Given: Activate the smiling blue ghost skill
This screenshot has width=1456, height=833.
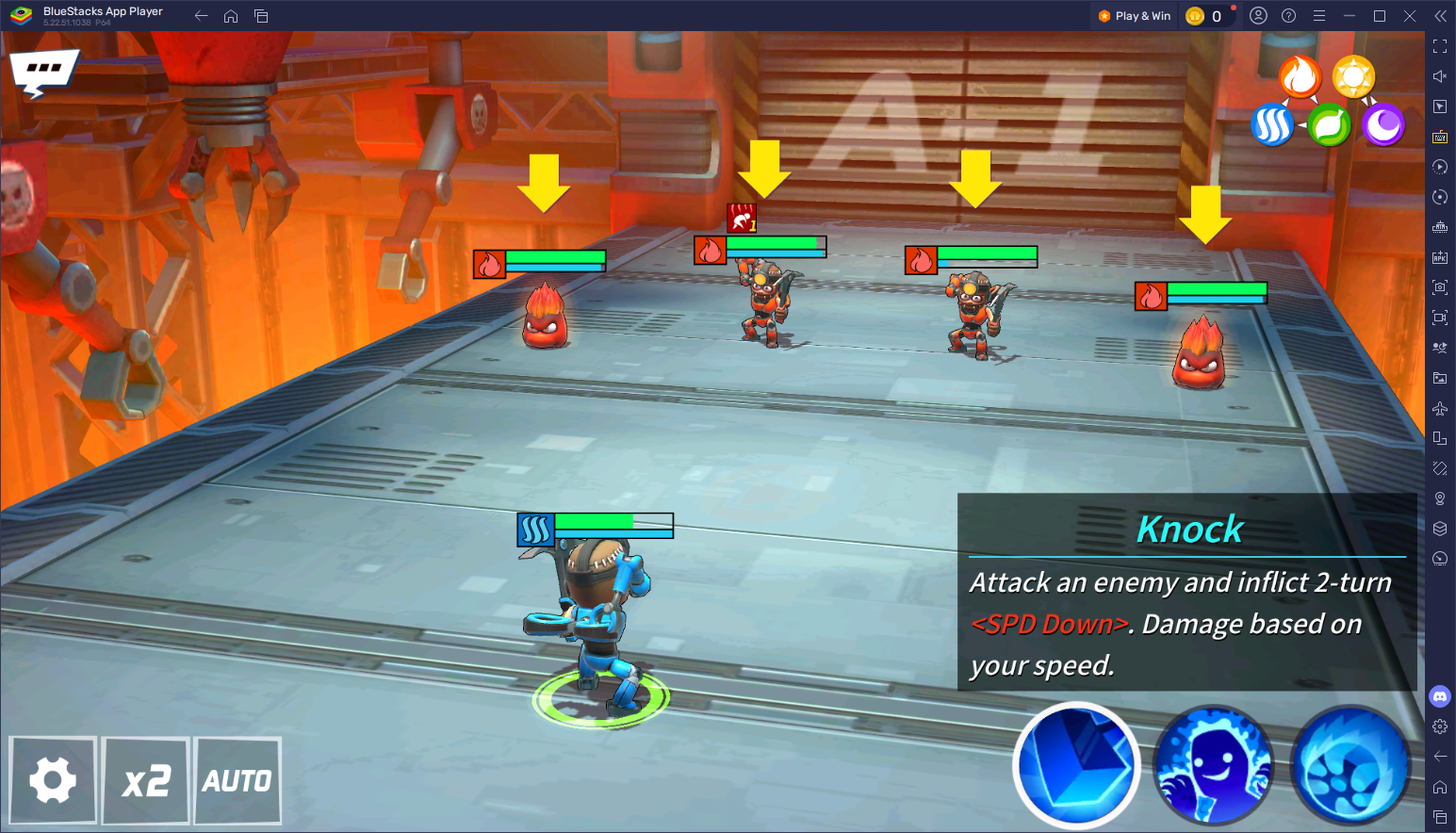Looking at the screenshot, I should pos(1214,765).
